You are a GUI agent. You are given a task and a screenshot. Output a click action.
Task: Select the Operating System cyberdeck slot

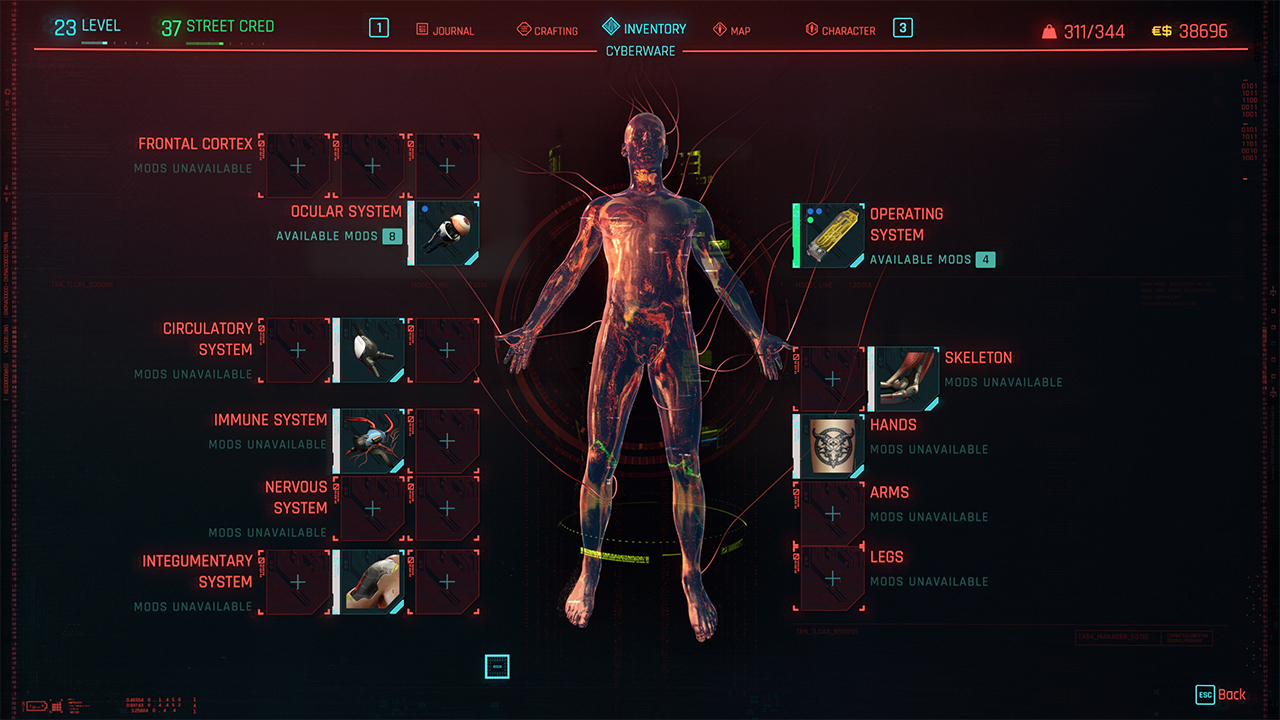830,236
